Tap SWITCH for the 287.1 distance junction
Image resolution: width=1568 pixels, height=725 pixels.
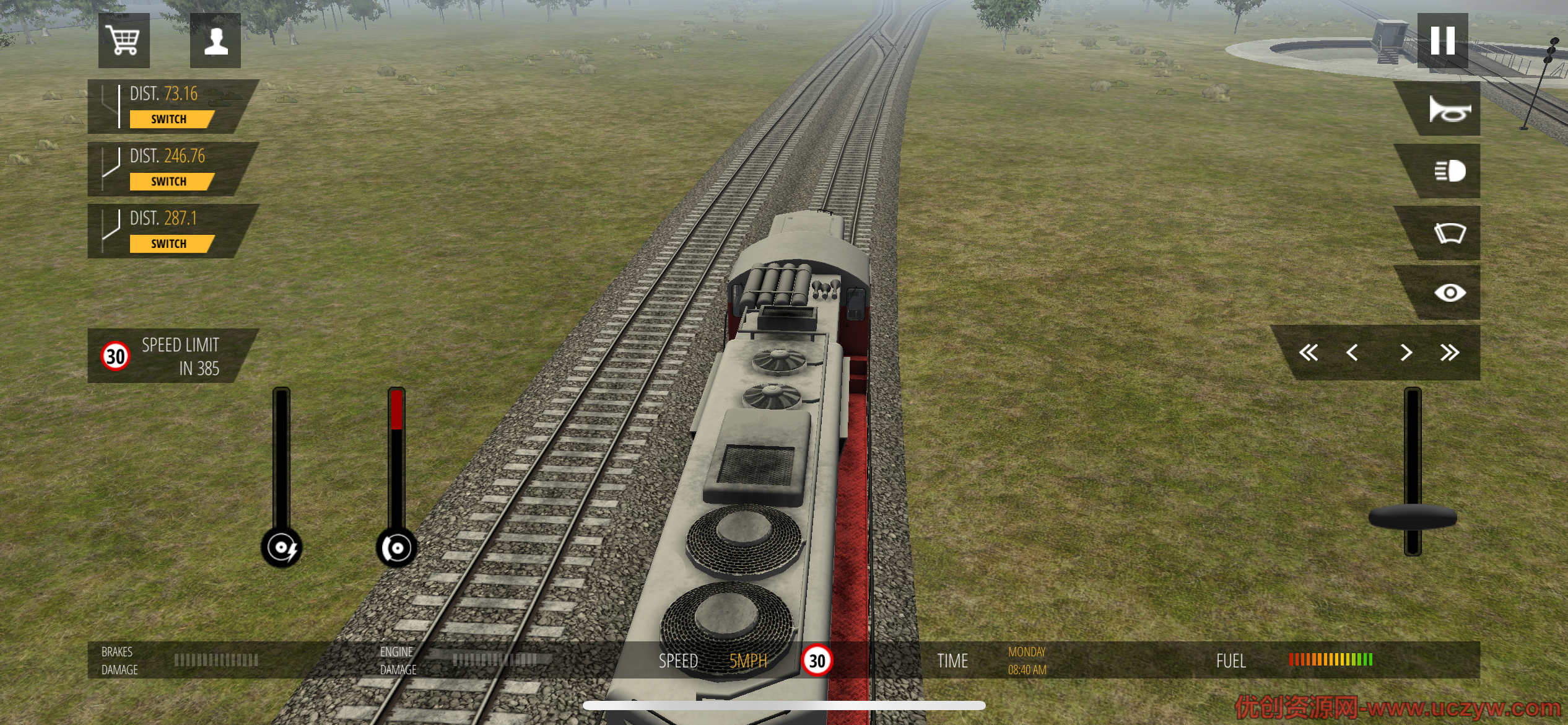click(x=169, y=244)
